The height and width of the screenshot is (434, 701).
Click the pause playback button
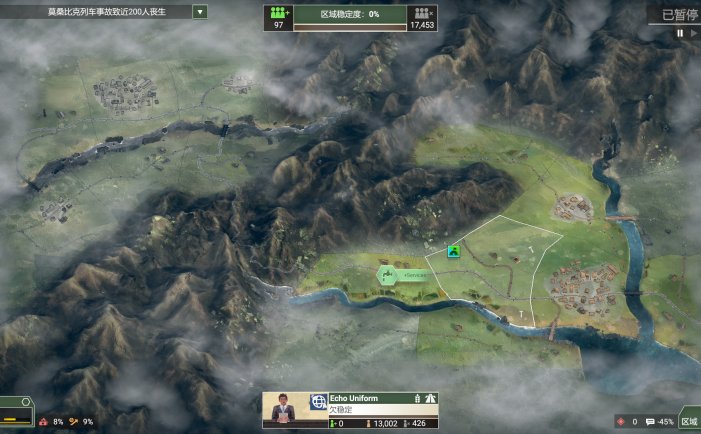(680, 33)
